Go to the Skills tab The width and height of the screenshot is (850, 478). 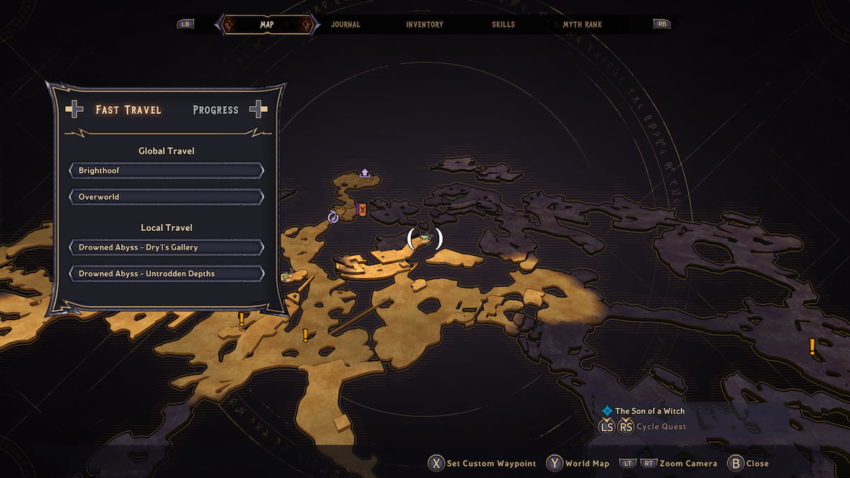click(x=505, y=24)
